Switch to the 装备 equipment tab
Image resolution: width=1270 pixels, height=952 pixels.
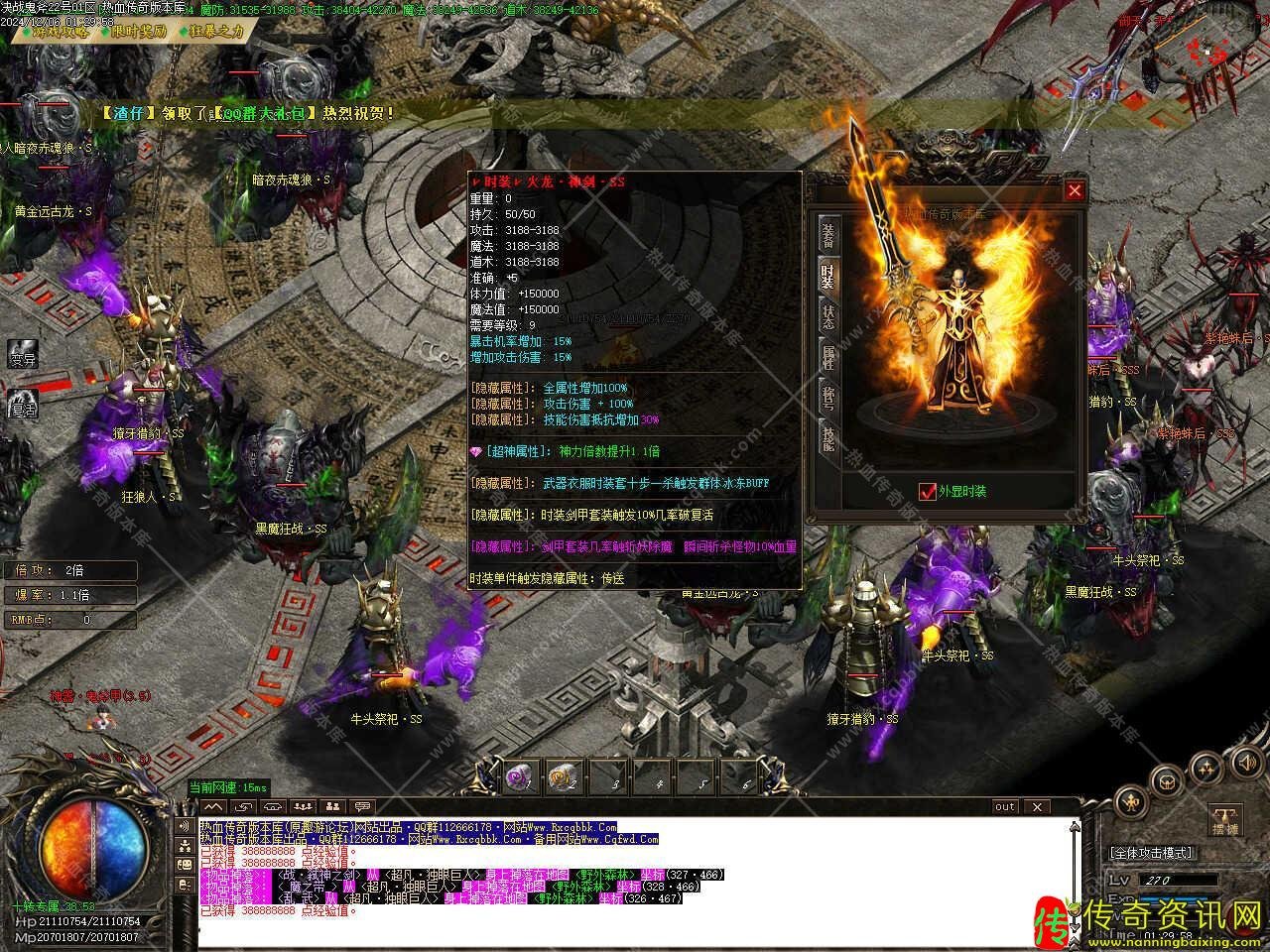click(827, 234)
